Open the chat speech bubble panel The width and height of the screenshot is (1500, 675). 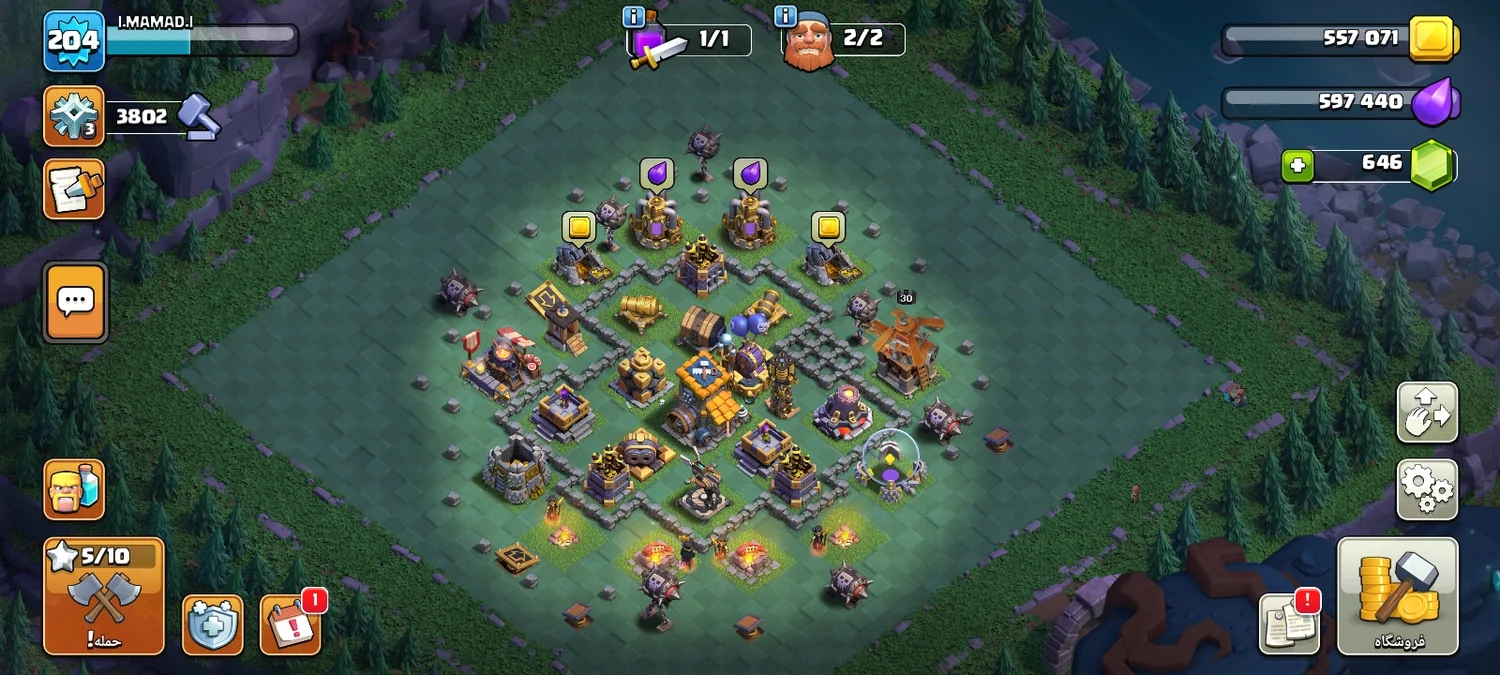(75, 301)
